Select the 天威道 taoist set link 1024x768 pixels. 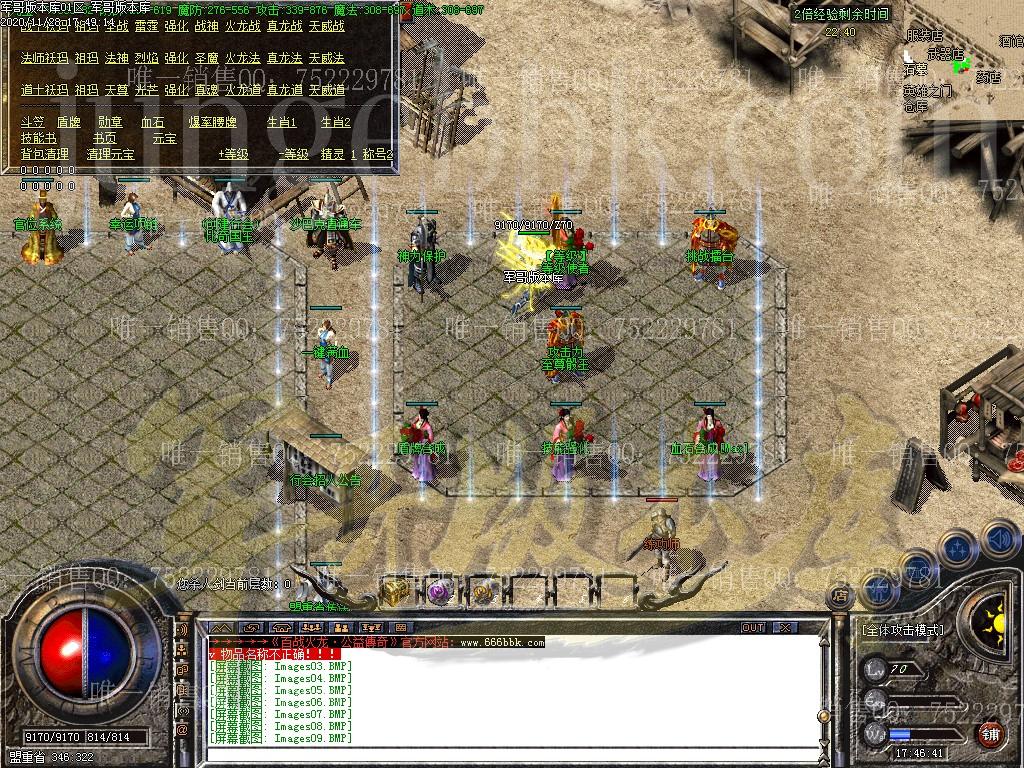point(327,90)
